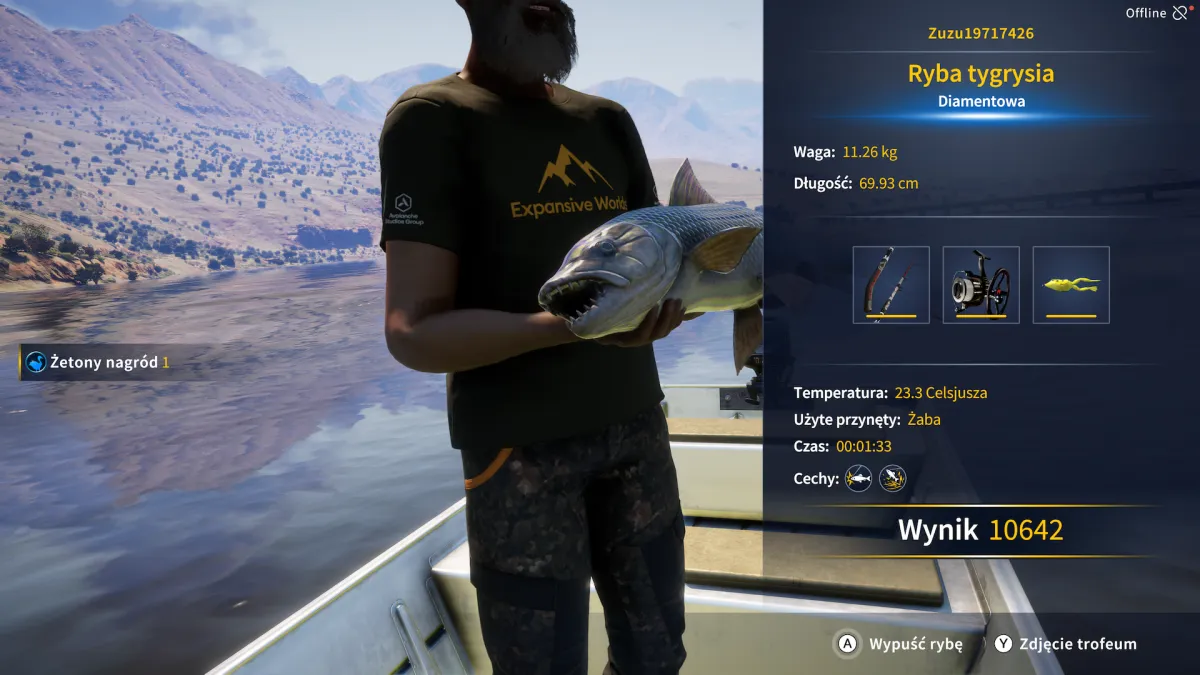
Task: Take a trophy photo via Zdjęcie trofeum
Action: click(1065, 644)
